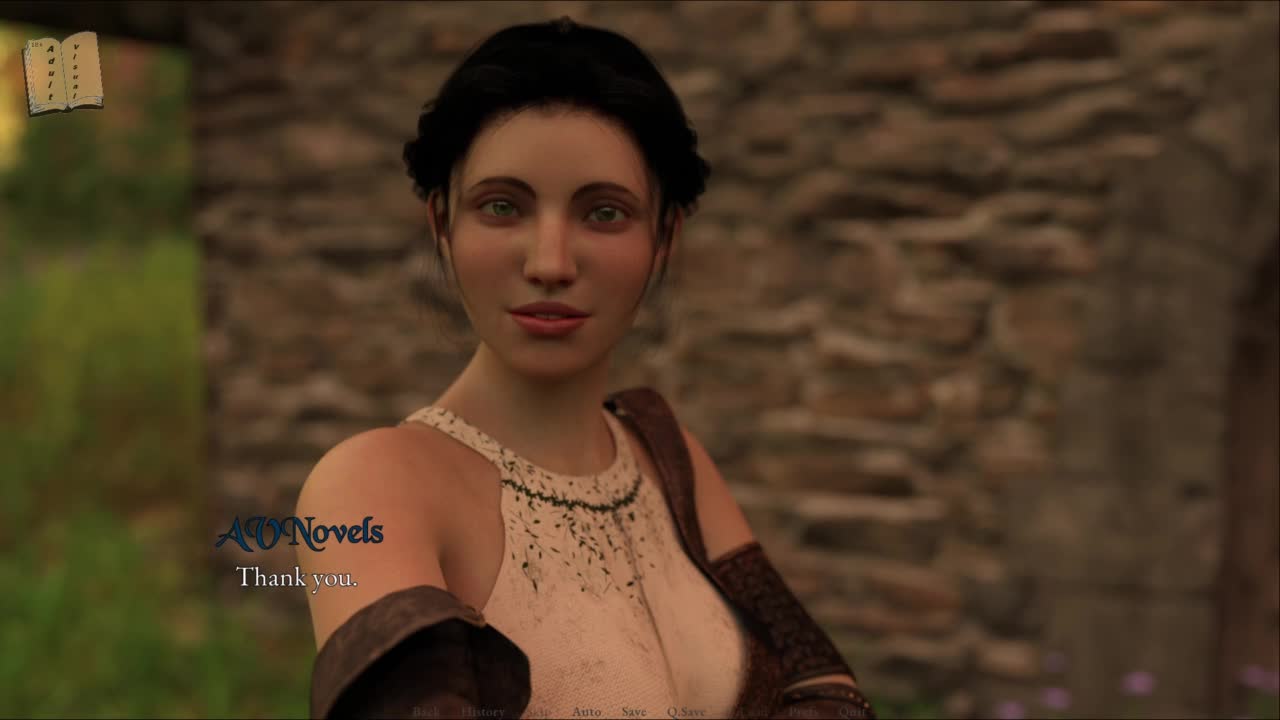
Task: Open the dialogue History log
Action: coord(483,712)
